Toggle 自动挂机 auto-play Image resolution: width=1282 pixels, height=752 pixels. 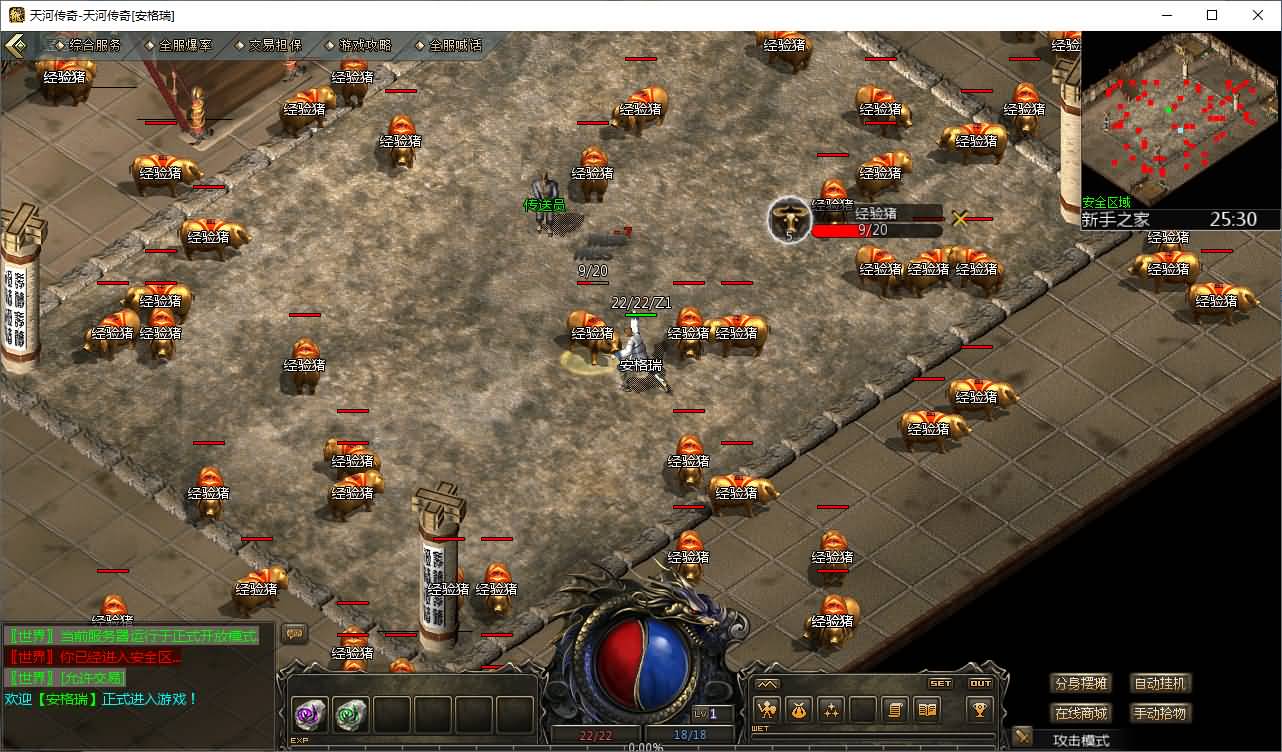click(x=1160, y=684)
